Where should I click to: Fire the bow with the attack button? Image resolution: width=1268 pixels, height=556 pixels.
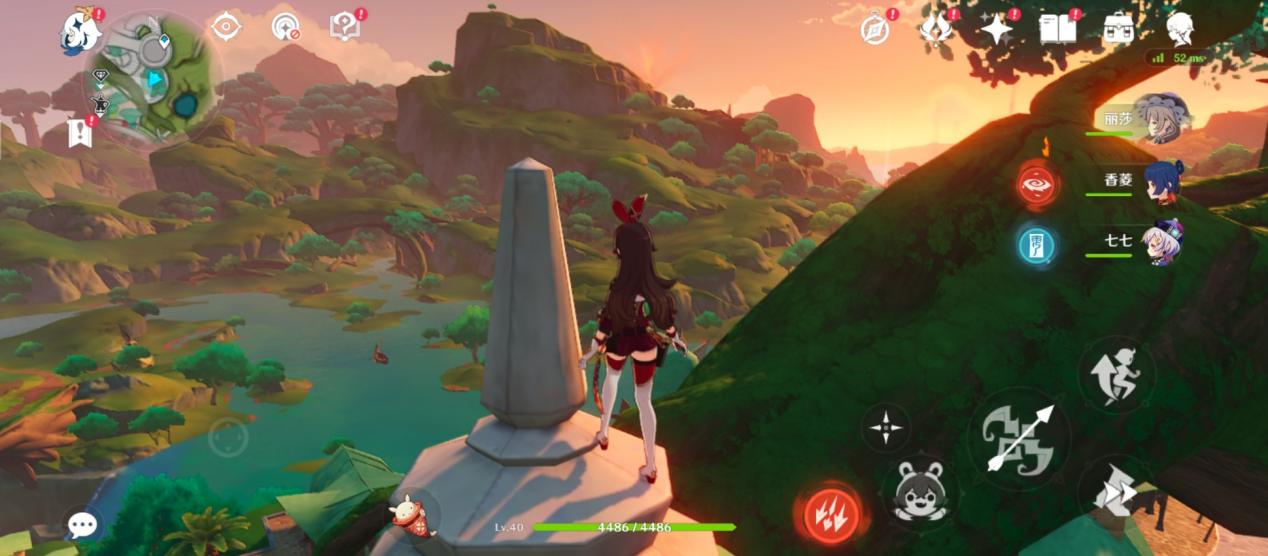point(1019,438)
